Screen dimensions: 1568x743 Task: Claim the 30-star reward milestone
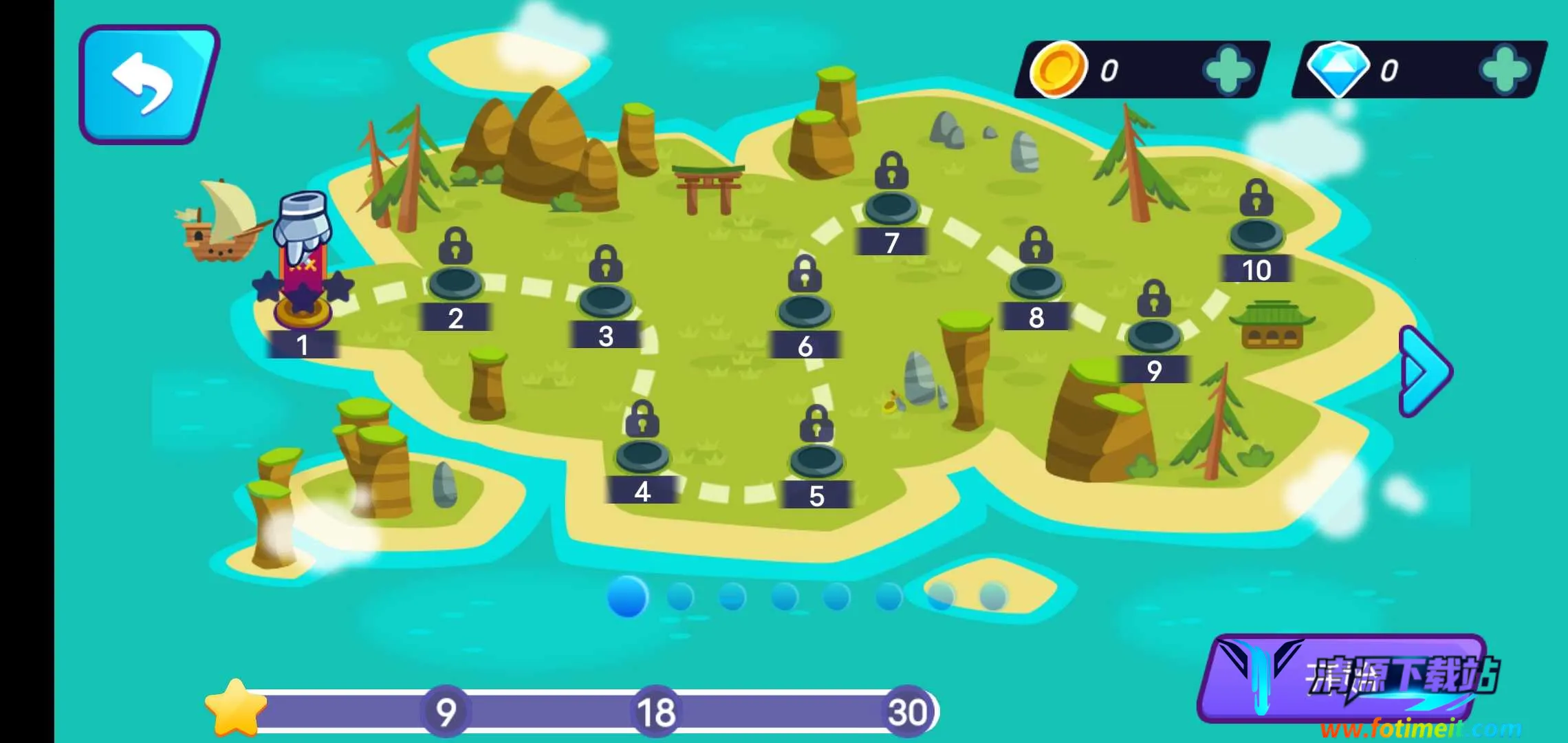(907, 711)
